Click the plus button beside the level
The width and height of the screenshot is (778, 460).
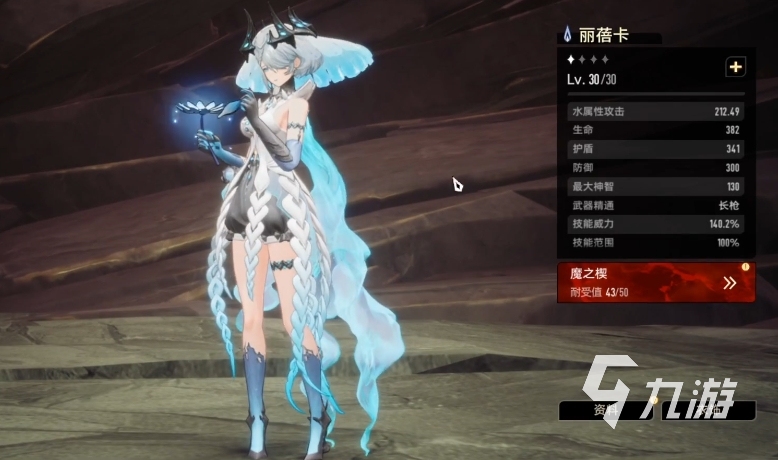point(736,67)
